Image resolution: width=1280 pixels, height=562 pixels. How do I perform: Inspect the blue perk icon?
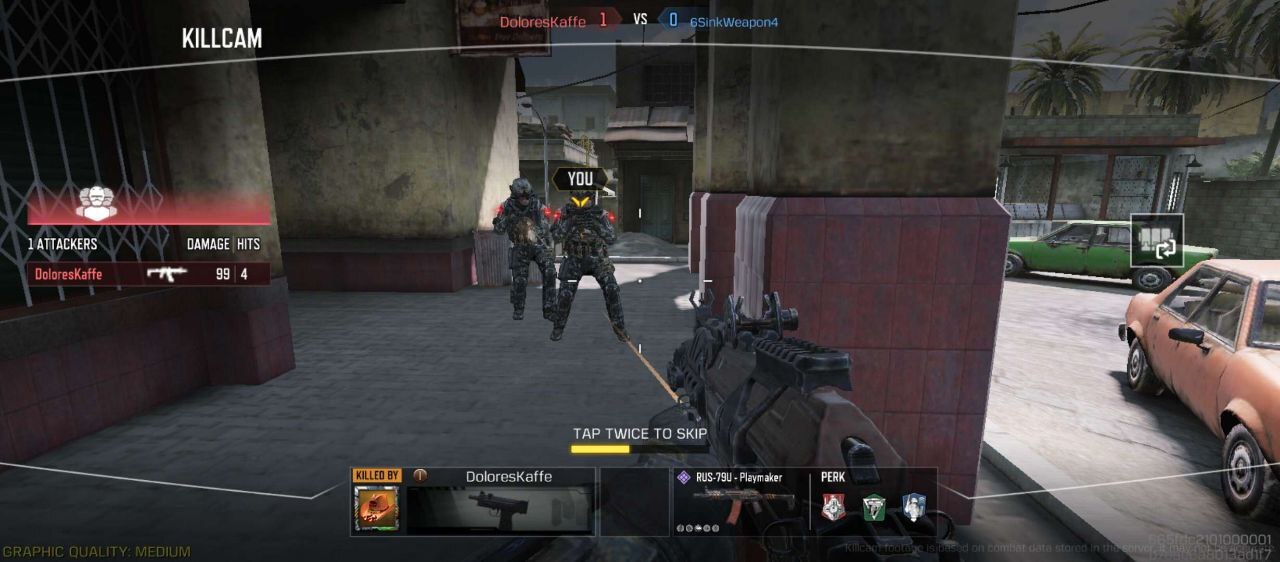[x=914, y=508]
